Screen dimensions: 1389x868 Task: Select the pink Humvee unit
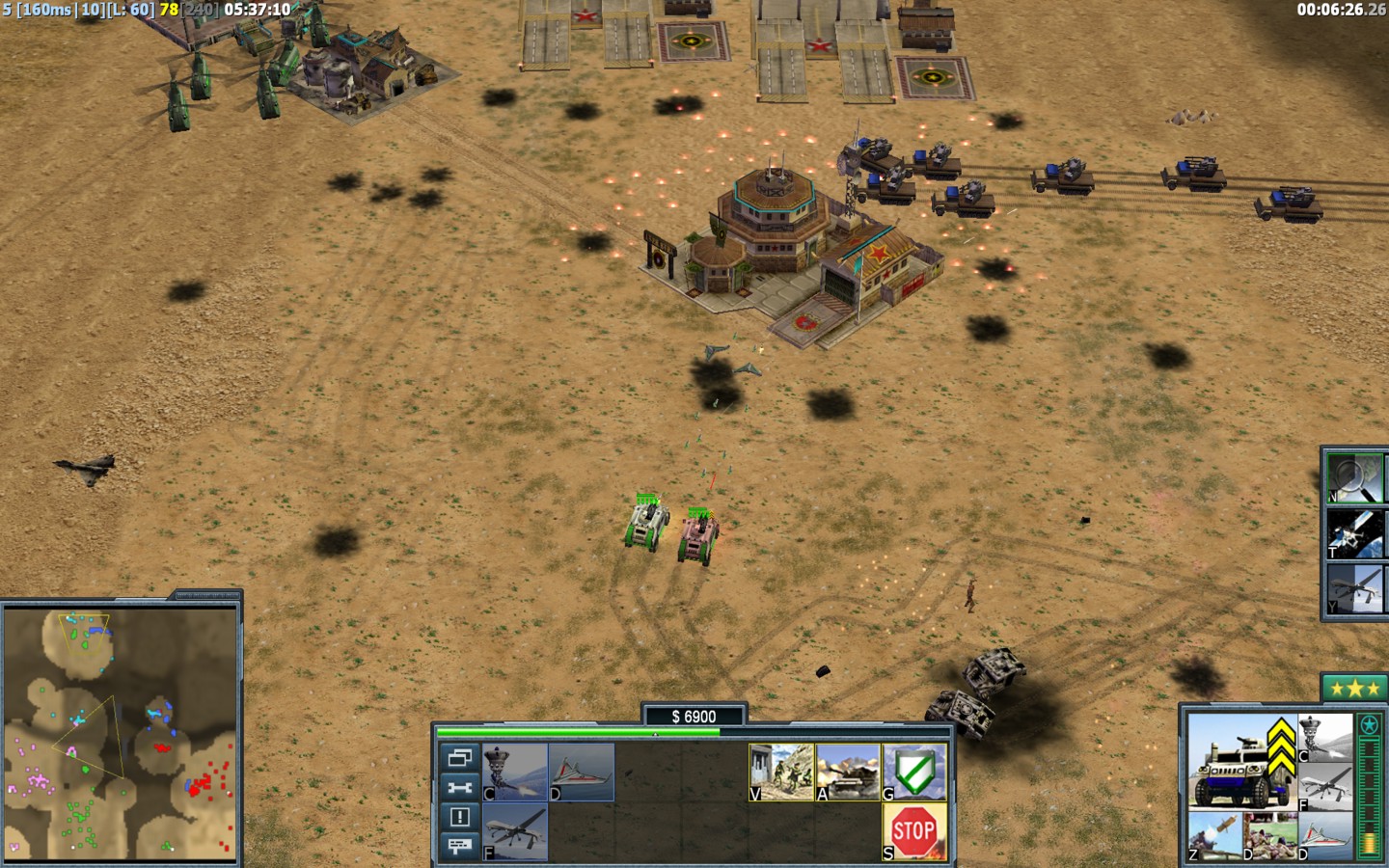point(698,536)
